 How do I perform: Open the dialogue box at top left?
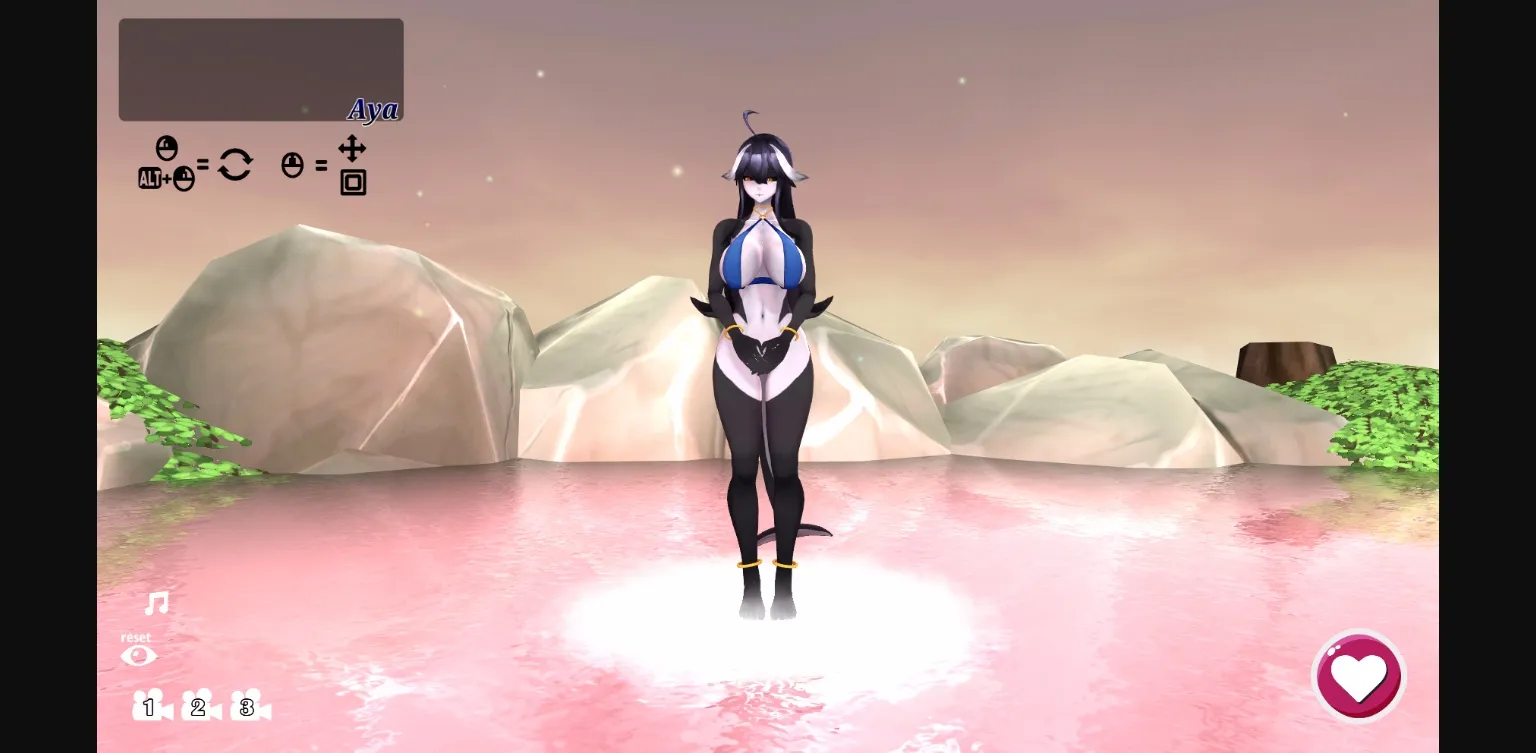point(260,69)
